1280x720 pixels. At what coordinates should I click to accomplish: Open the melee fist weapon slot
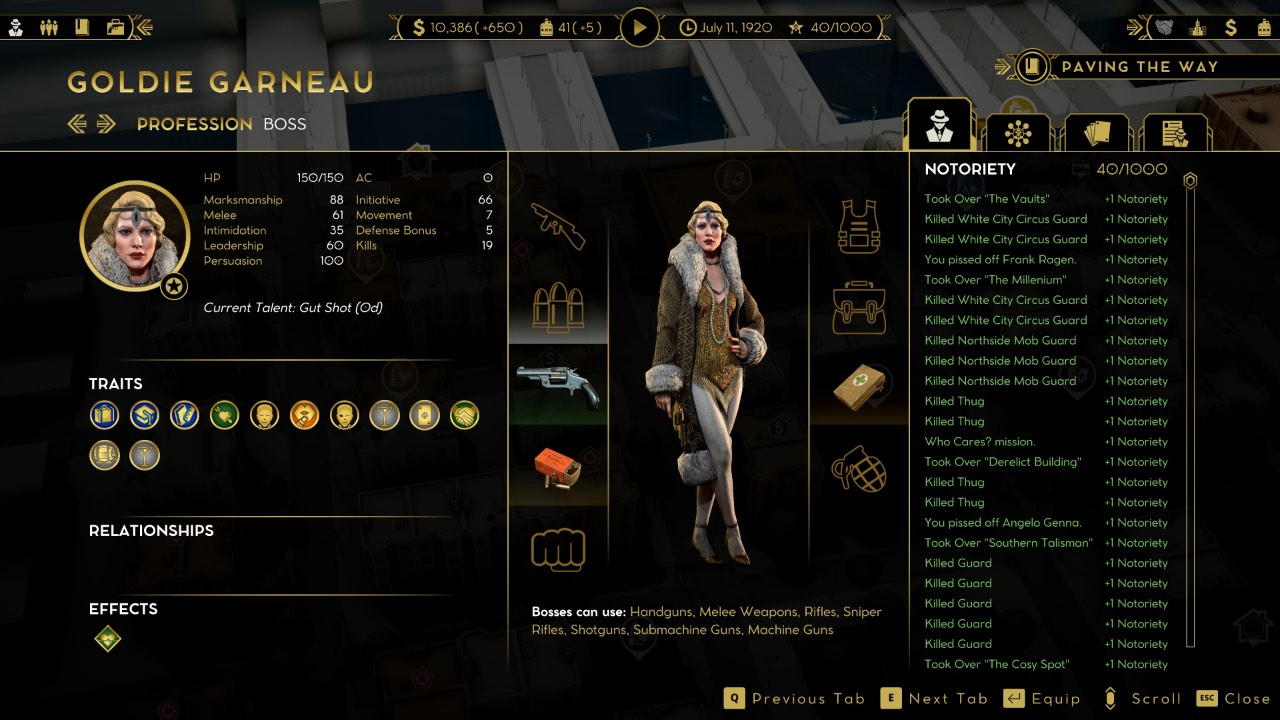coord(558,549)
